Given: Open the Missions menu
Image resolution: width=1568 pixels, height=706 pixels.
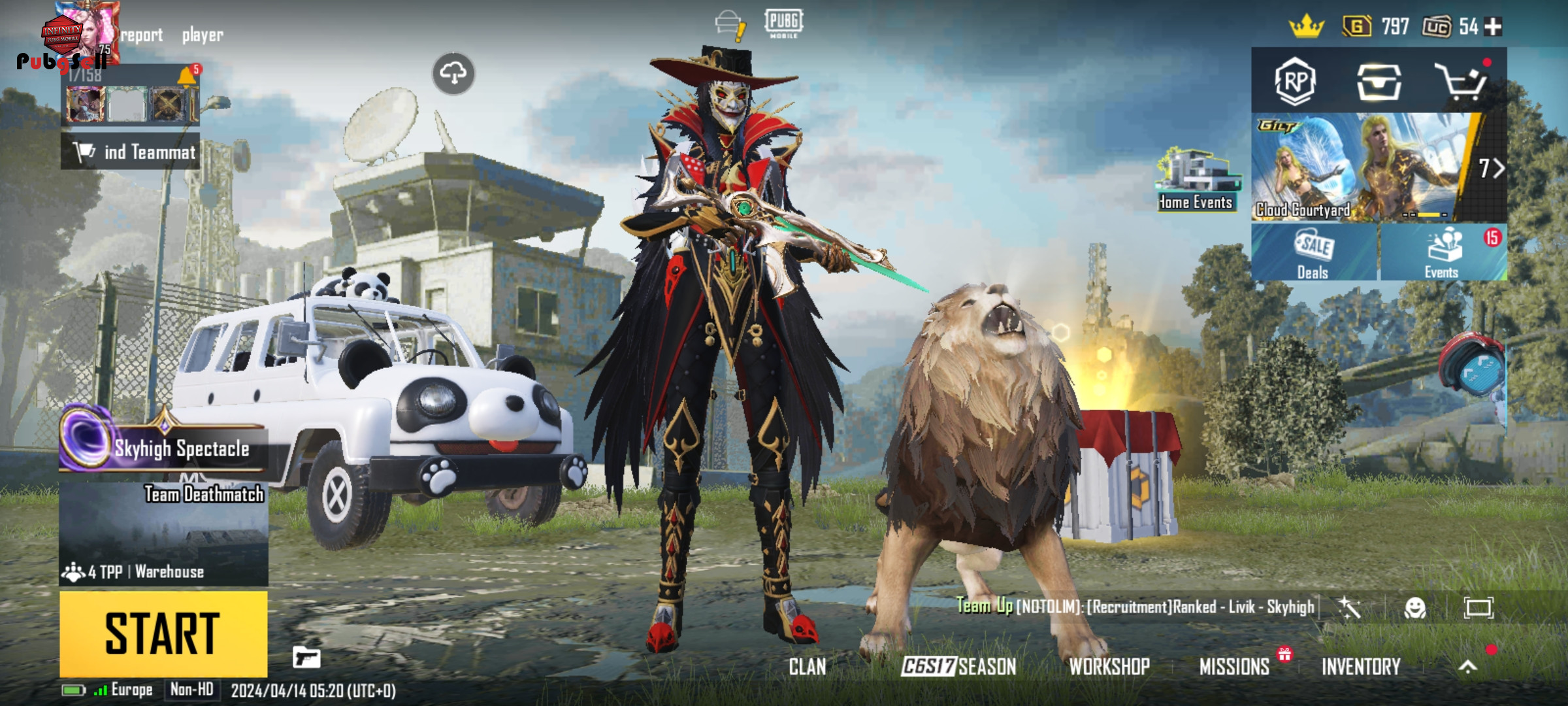Looking at the screenshot, I should 1234,667.
